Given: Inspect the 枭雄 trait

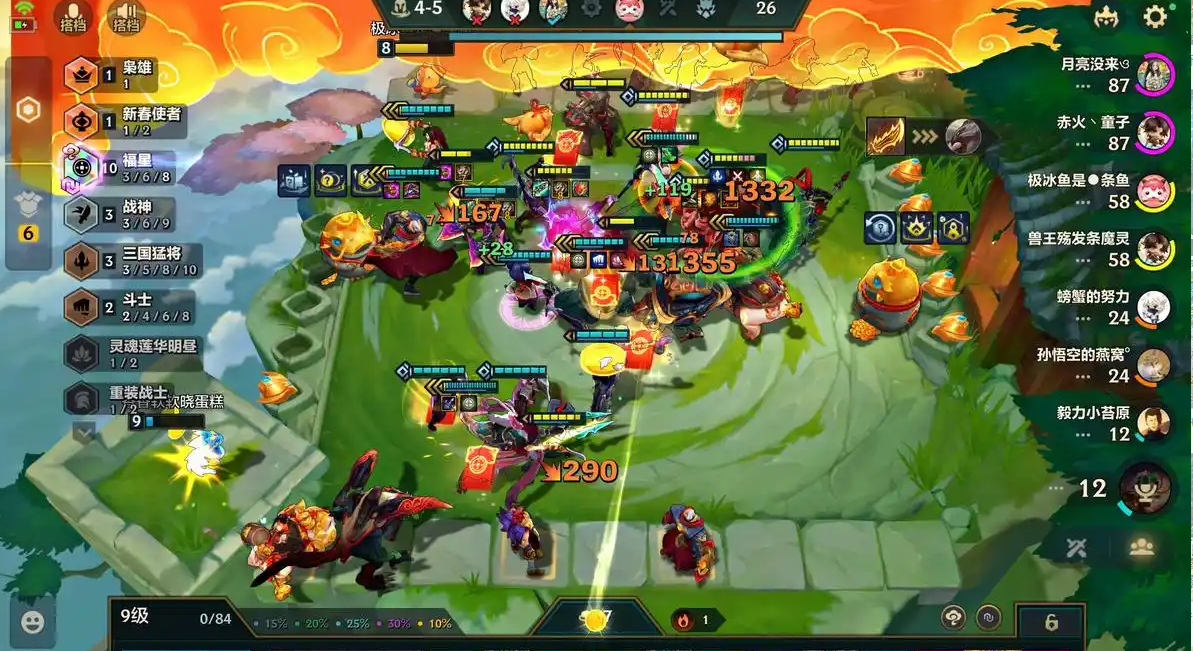Looking at the screenshot, I should (120, 75).
